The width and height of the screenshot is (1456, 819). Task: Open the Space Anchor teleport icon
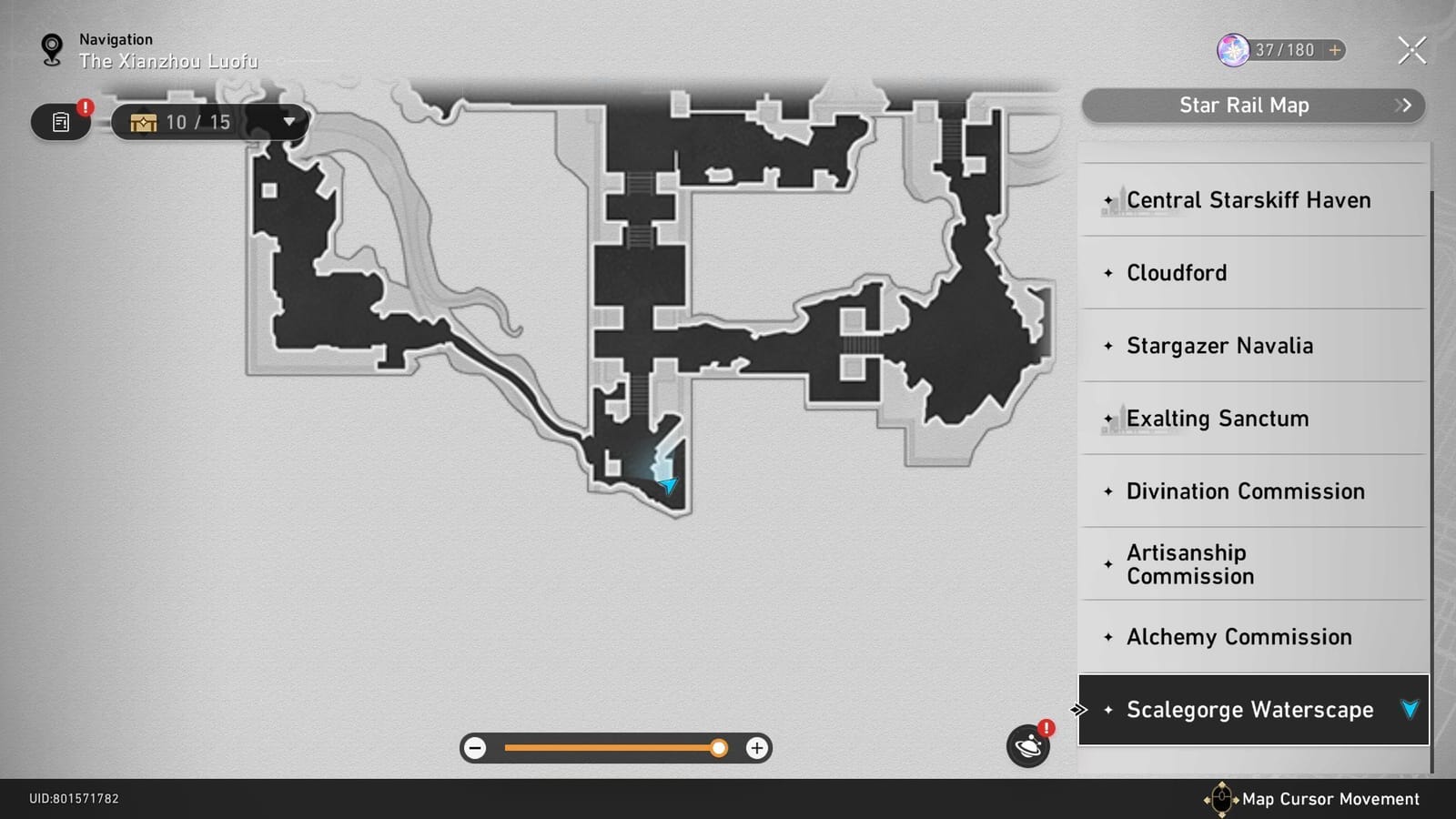coord(1027,745)
